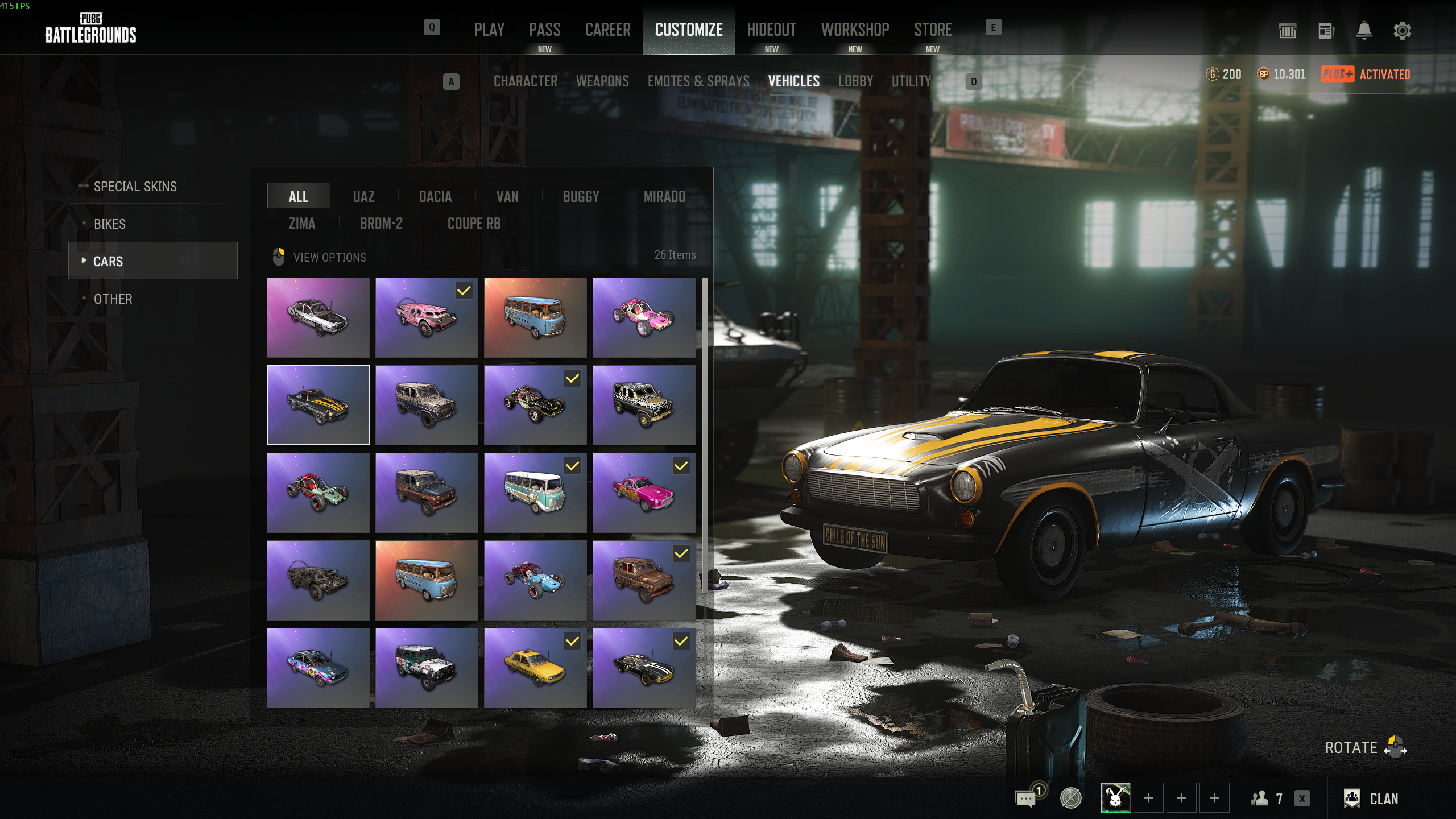Image resolution: width=1456 pixels, height=819 pixels.
Task: Choose Special Skins in sidebar
Action: 135,187
